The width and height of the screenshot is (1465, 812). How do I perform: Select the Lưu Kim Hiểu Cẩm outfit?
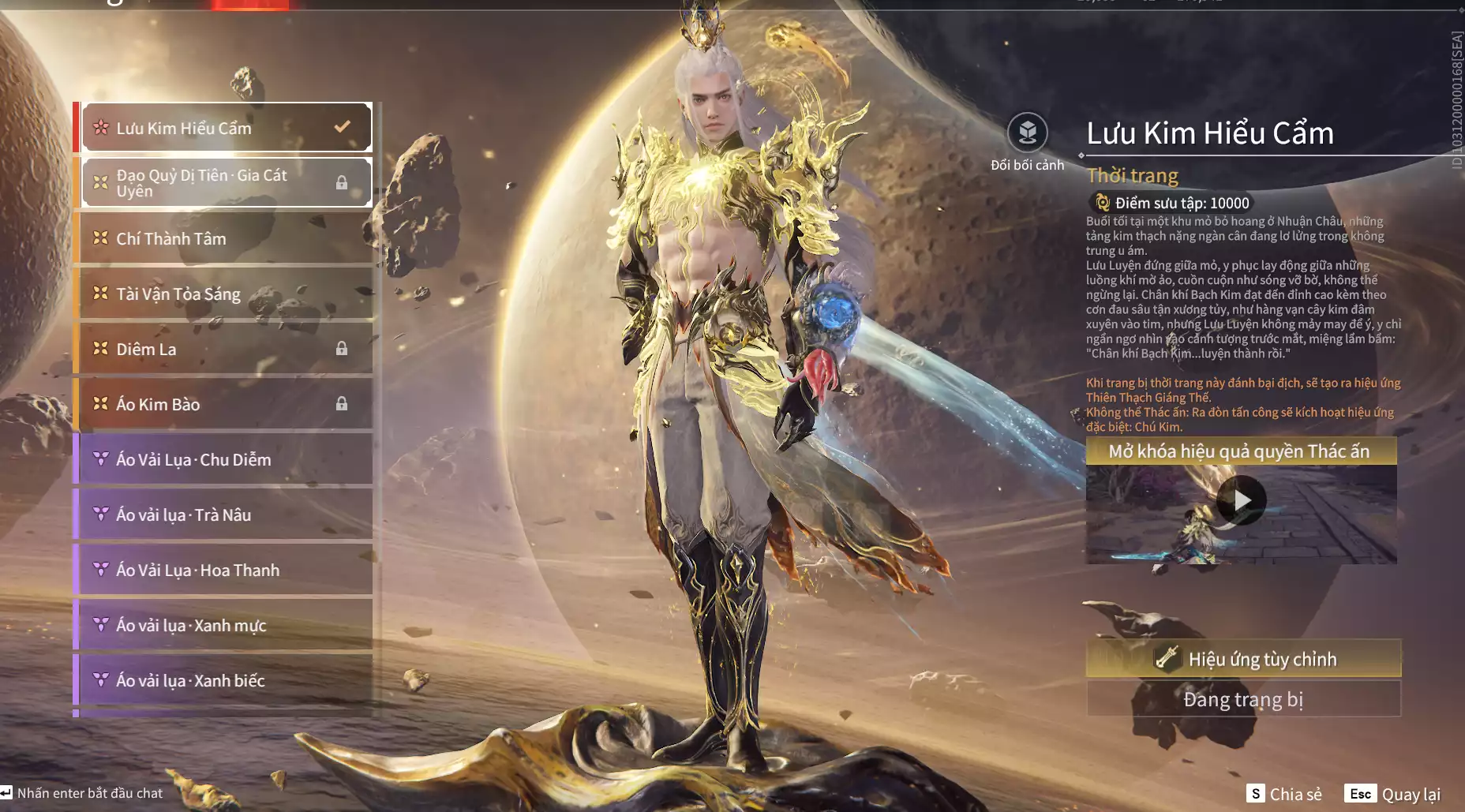point(227,127)
